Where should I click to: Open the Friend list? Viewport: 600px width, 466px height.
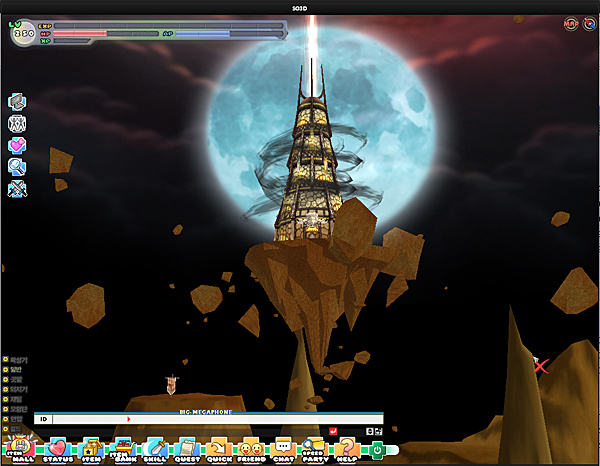click(x=251, y=449)
